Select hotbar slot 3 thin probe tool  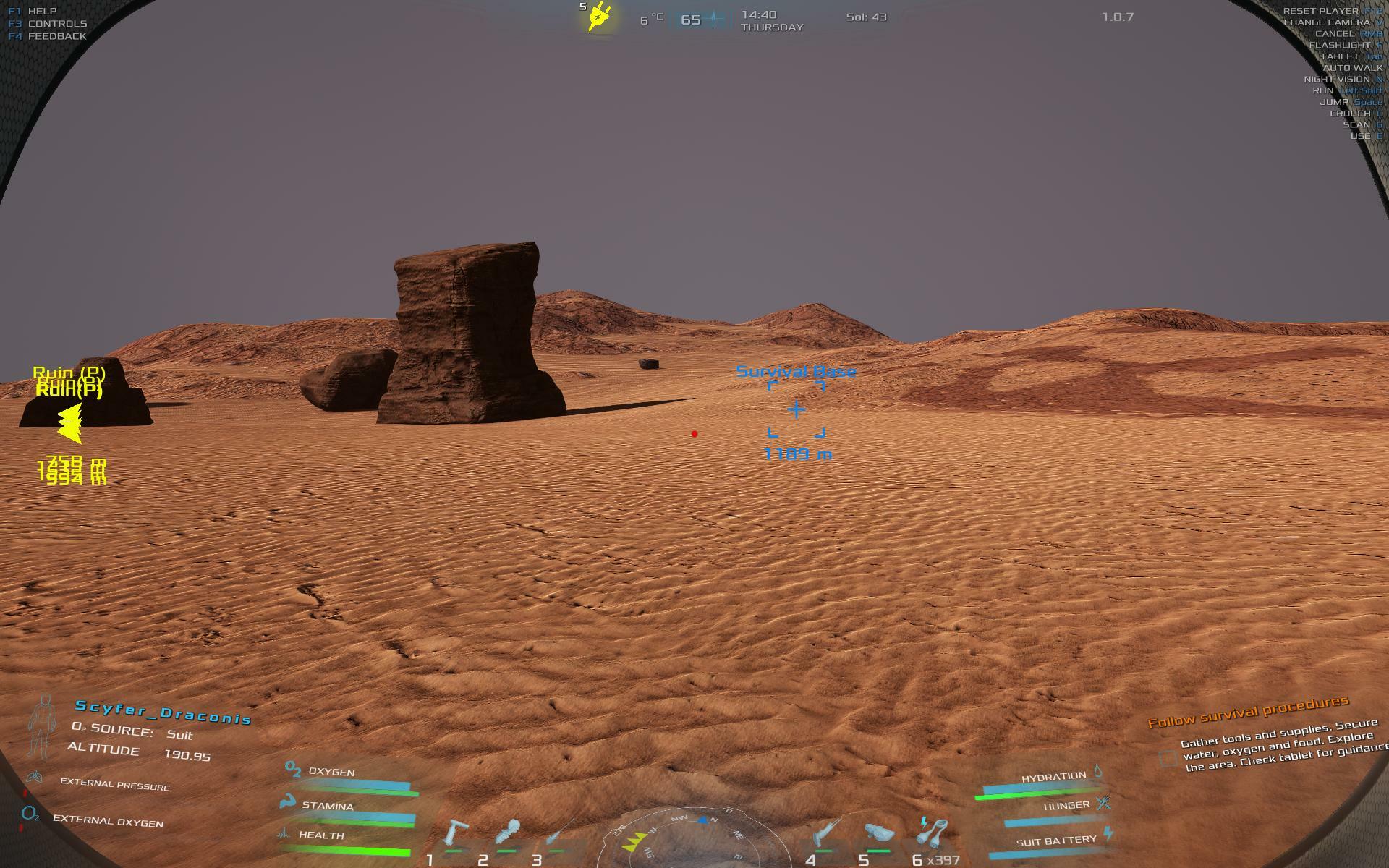[559, 832]
